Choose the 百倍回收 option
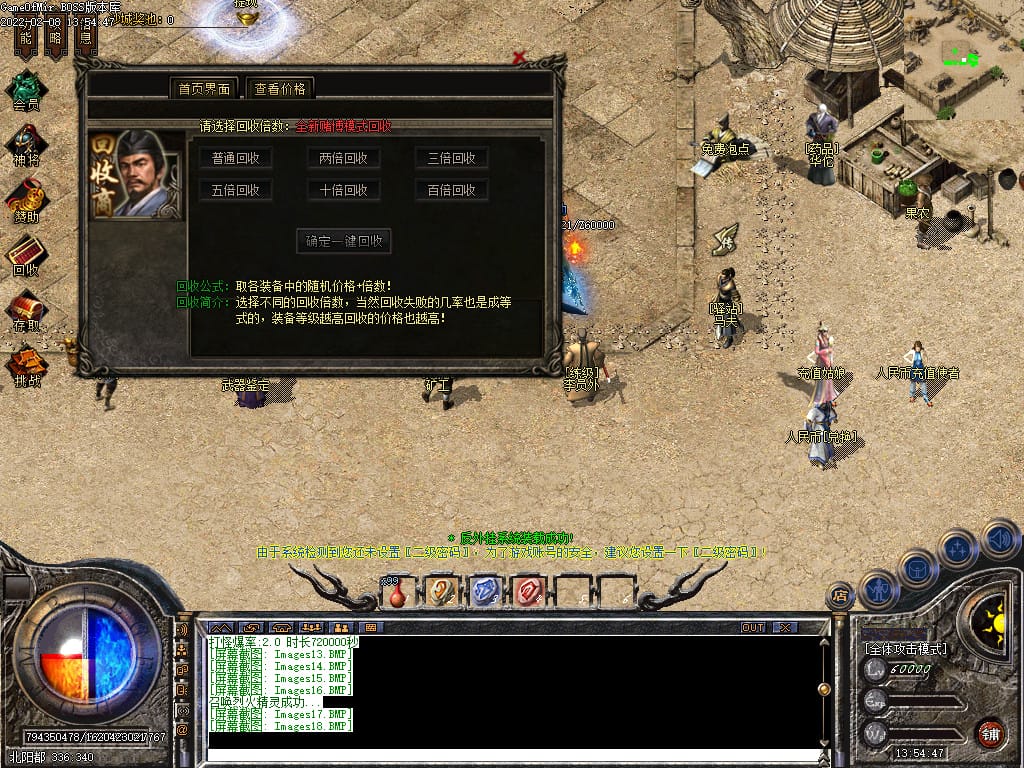This screenshot has width=1024, height=768. 451,190
